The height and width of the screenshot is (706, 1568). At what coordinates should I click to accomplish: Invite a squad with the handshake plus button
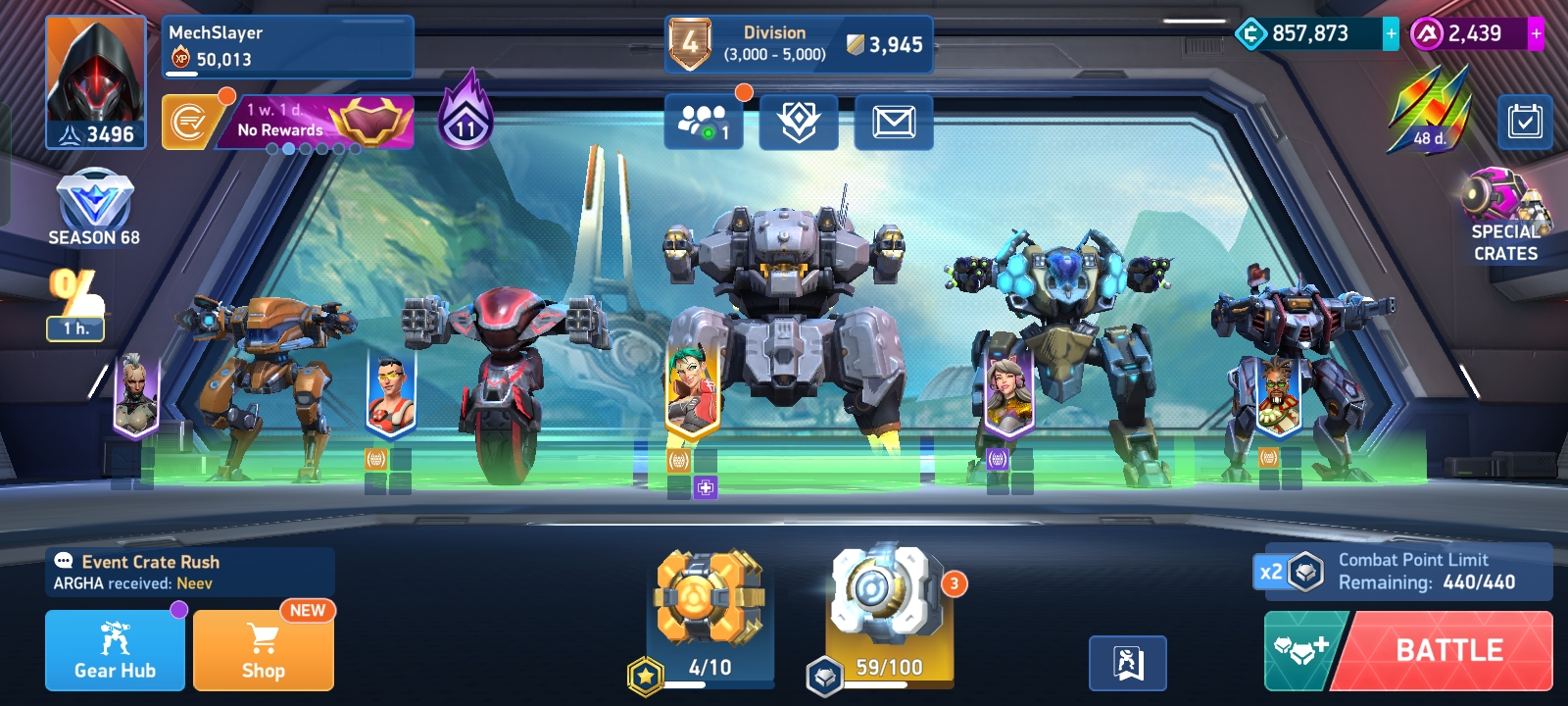coord(1300,650)
